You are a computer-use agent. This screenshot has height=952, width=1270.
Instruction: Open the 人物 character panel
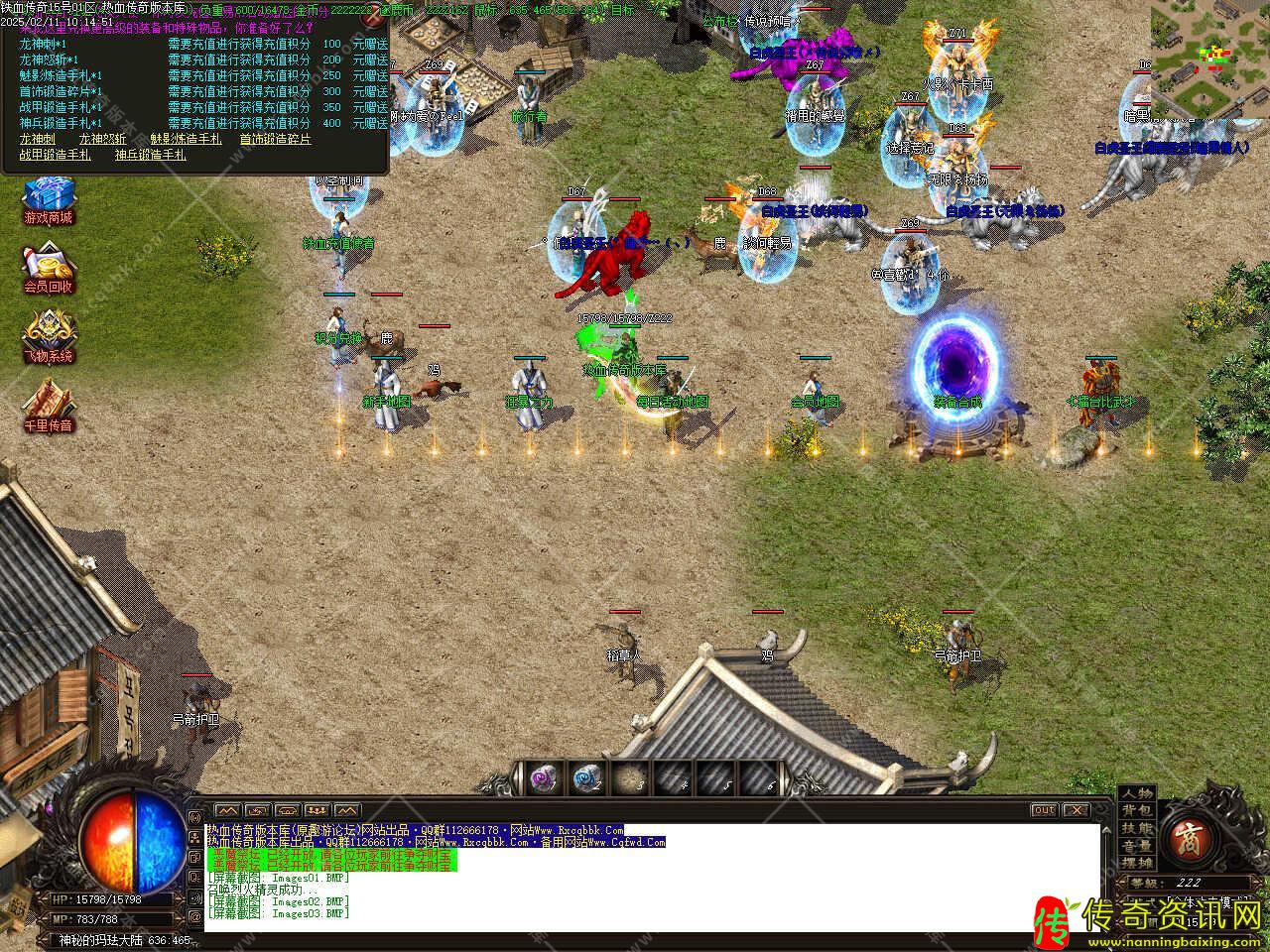click(1137, 794)
